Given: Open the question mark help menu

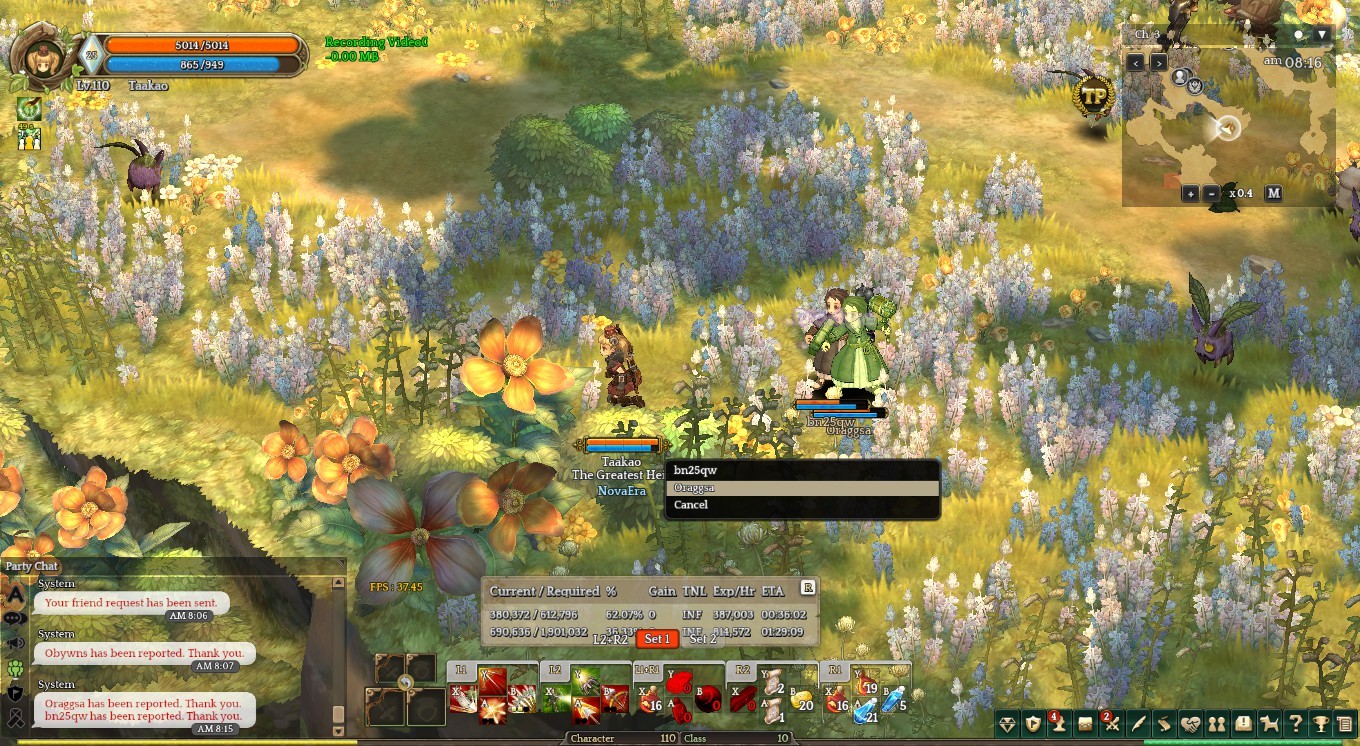Looking at the screenshot, I should [1295, 724].
